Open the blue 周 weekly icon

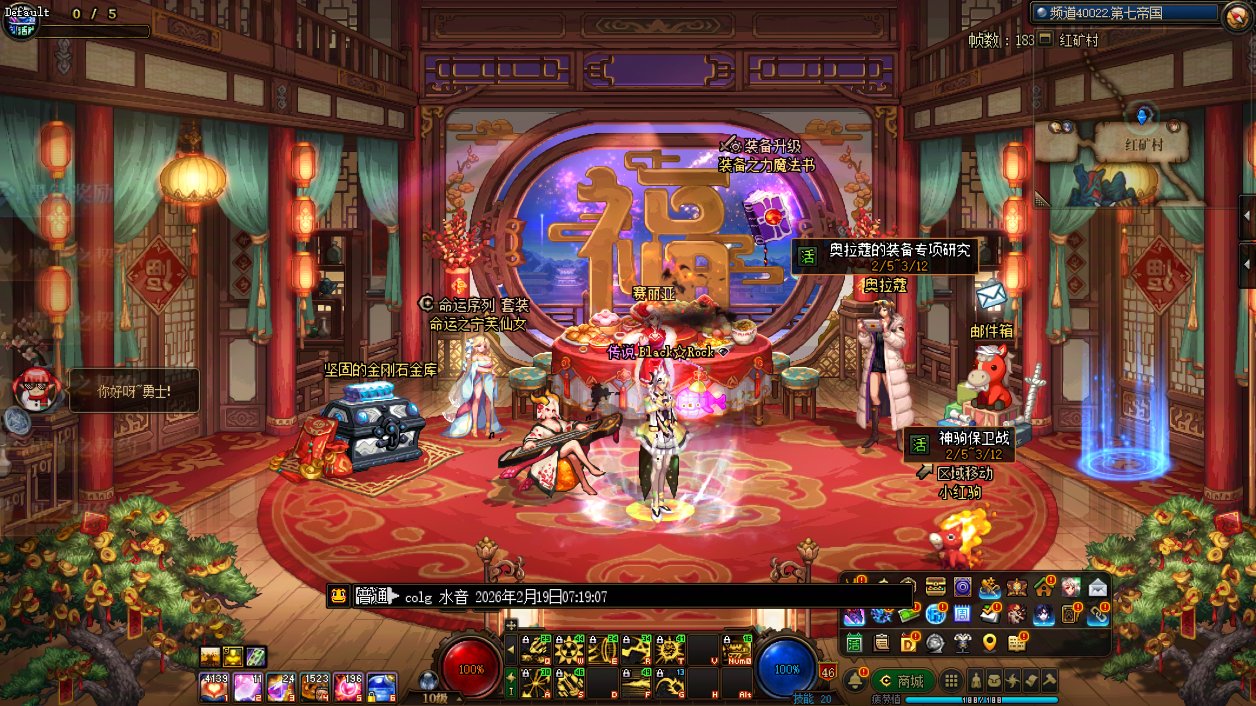tap(962, 614)
